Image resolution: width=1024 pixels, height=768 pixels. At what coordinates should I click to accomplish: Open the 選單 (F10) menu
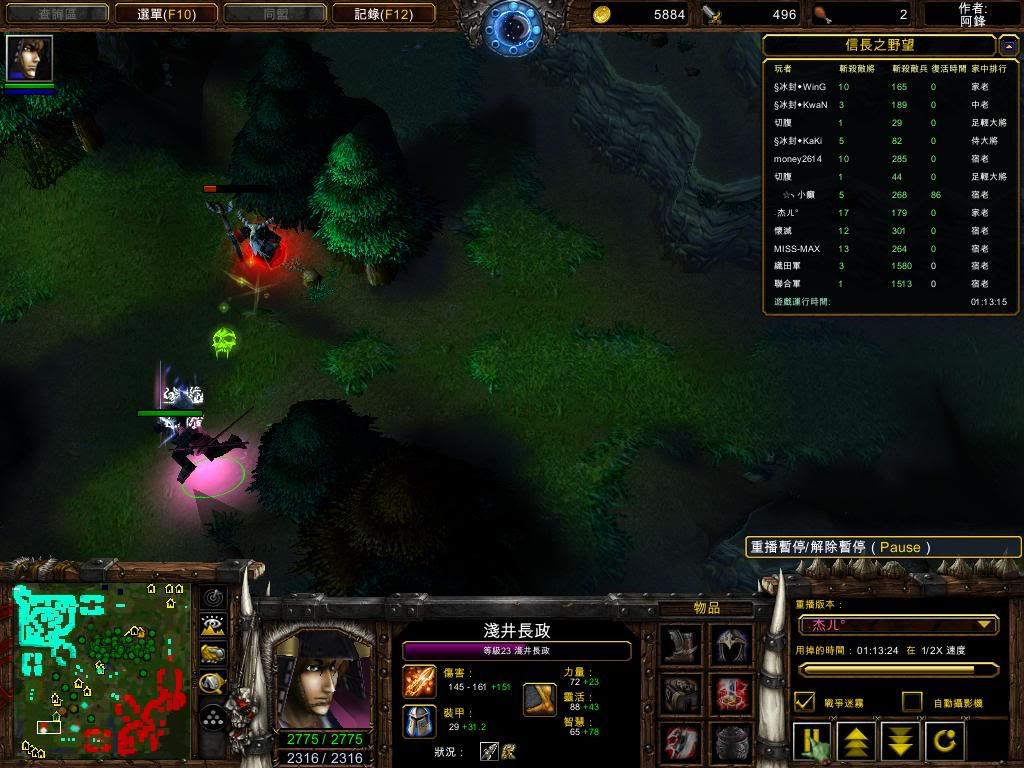coord(165,14)
